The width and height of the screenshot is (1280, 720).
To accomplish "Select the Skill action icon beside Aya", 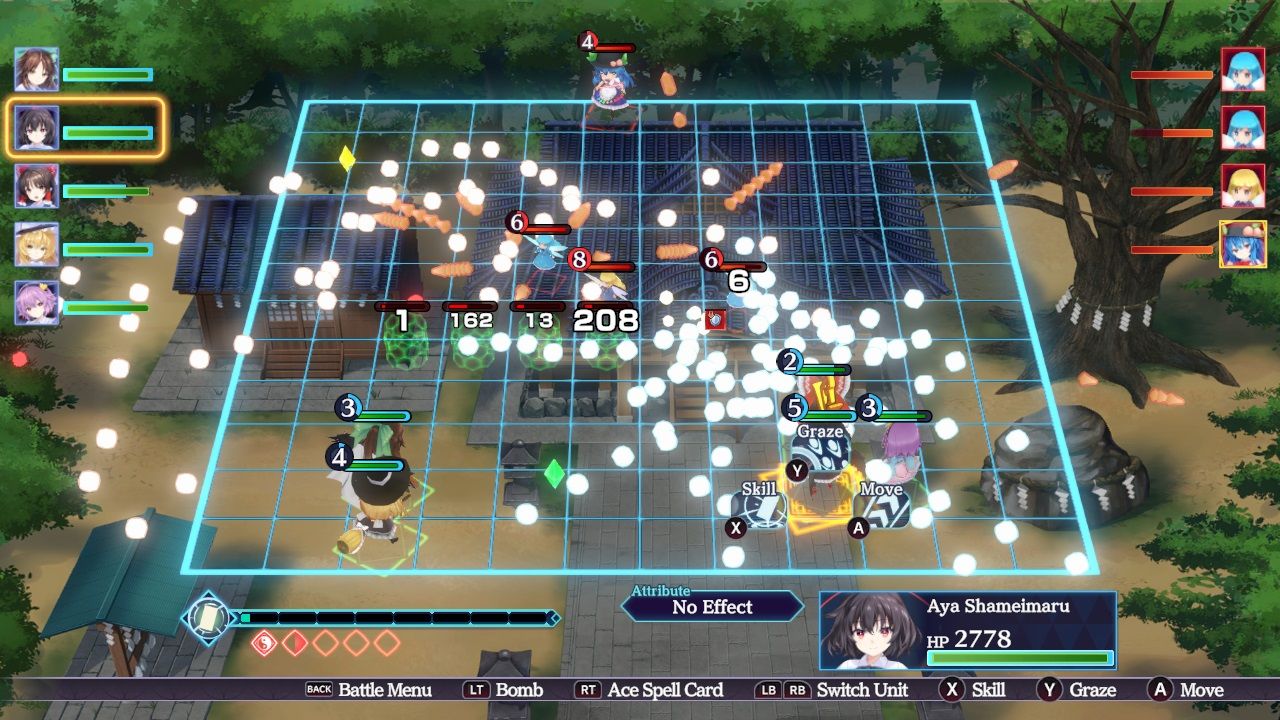I will [765, 509].
